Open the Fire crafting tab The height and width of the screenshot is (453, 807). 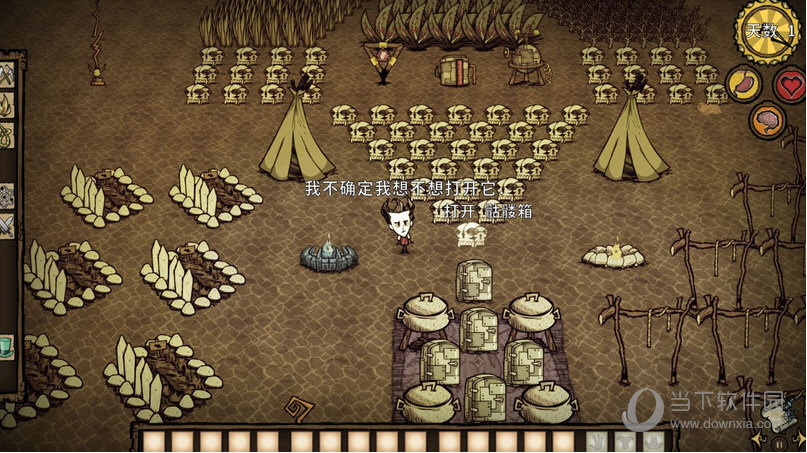click(x=6, y=105)
